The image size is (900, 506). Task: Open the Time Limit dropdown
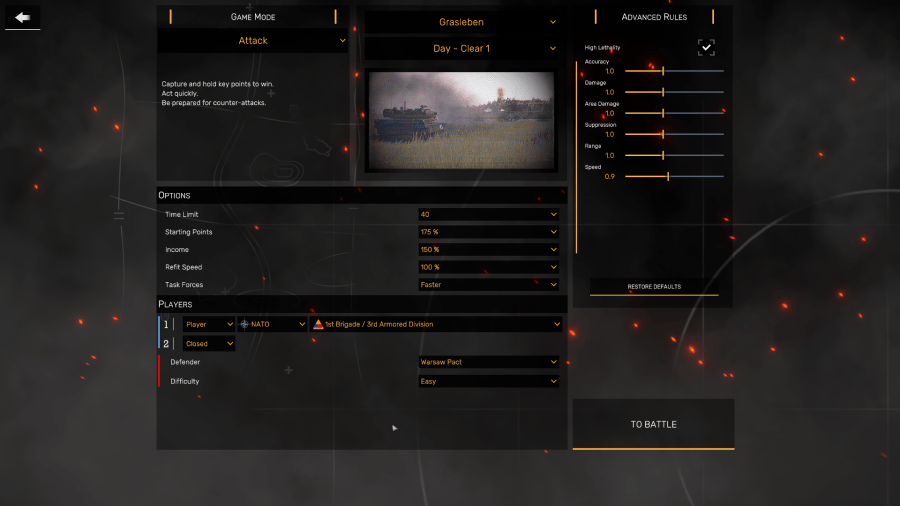pos(488,214)
